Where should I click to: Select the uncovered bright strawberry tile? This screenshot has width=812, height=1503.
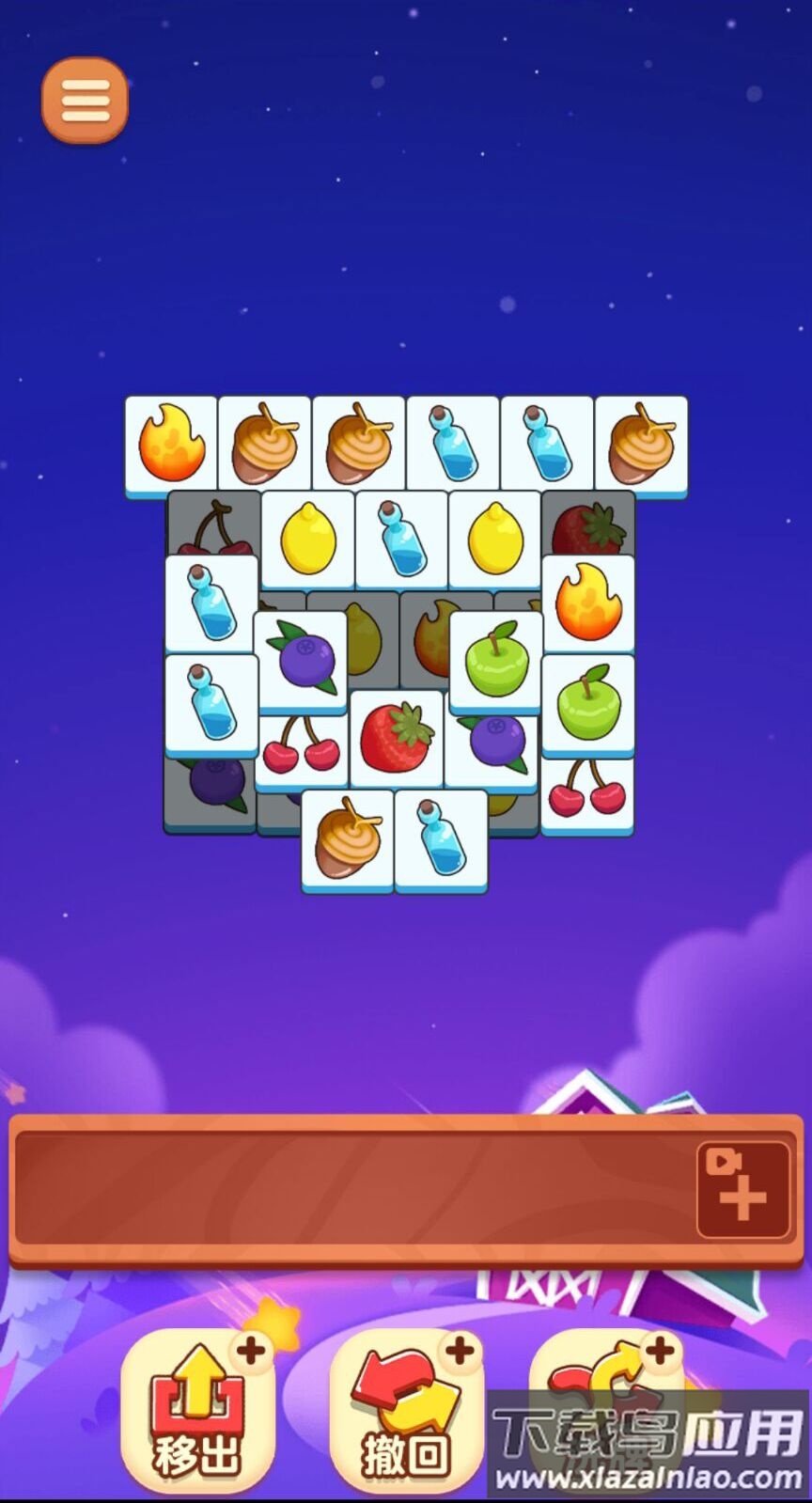click(397, 738)
